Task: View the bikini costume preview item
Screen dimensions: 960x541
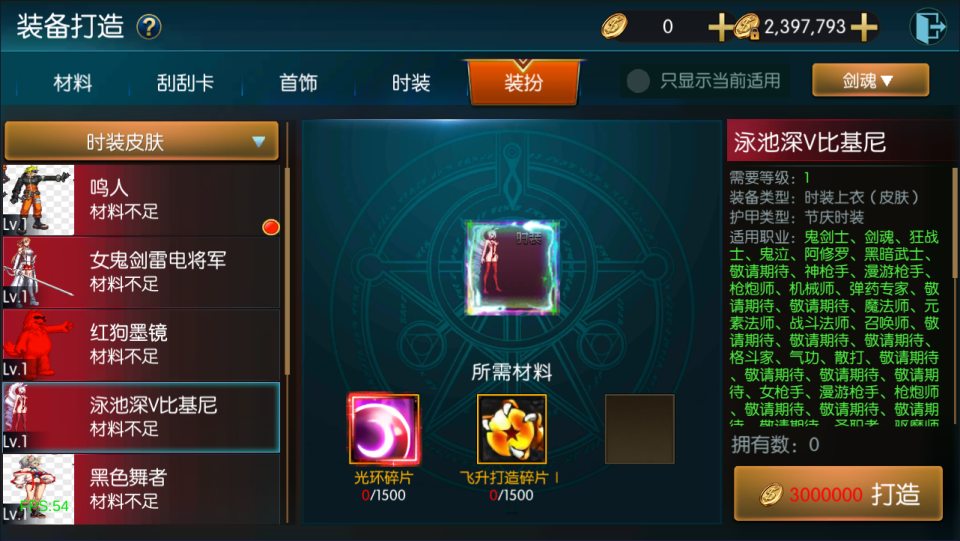Action: click(x=510, y=268)
